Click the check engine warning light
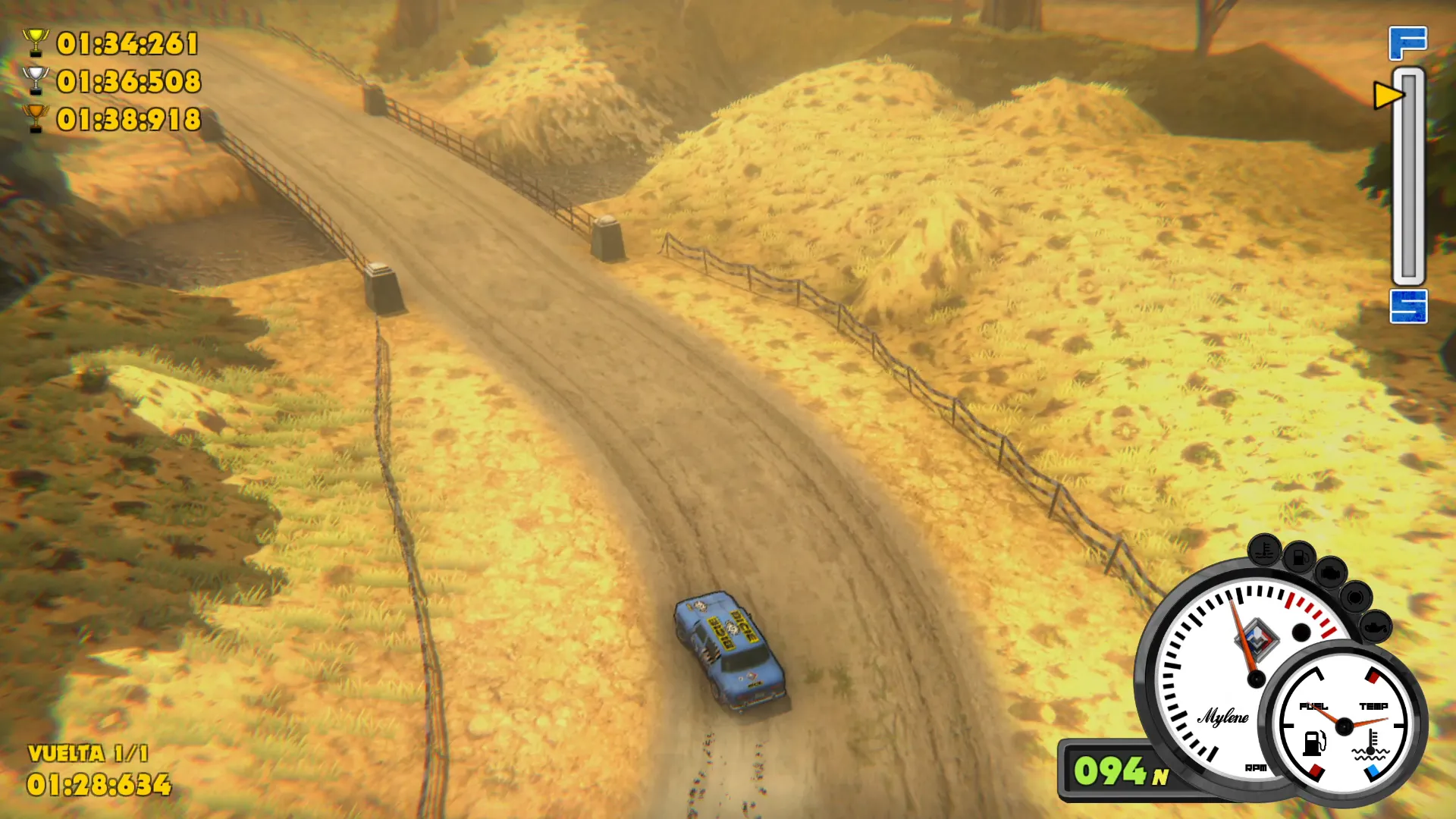The width and height of the screenshot is (1456, 819). (x=1330, y=574)
